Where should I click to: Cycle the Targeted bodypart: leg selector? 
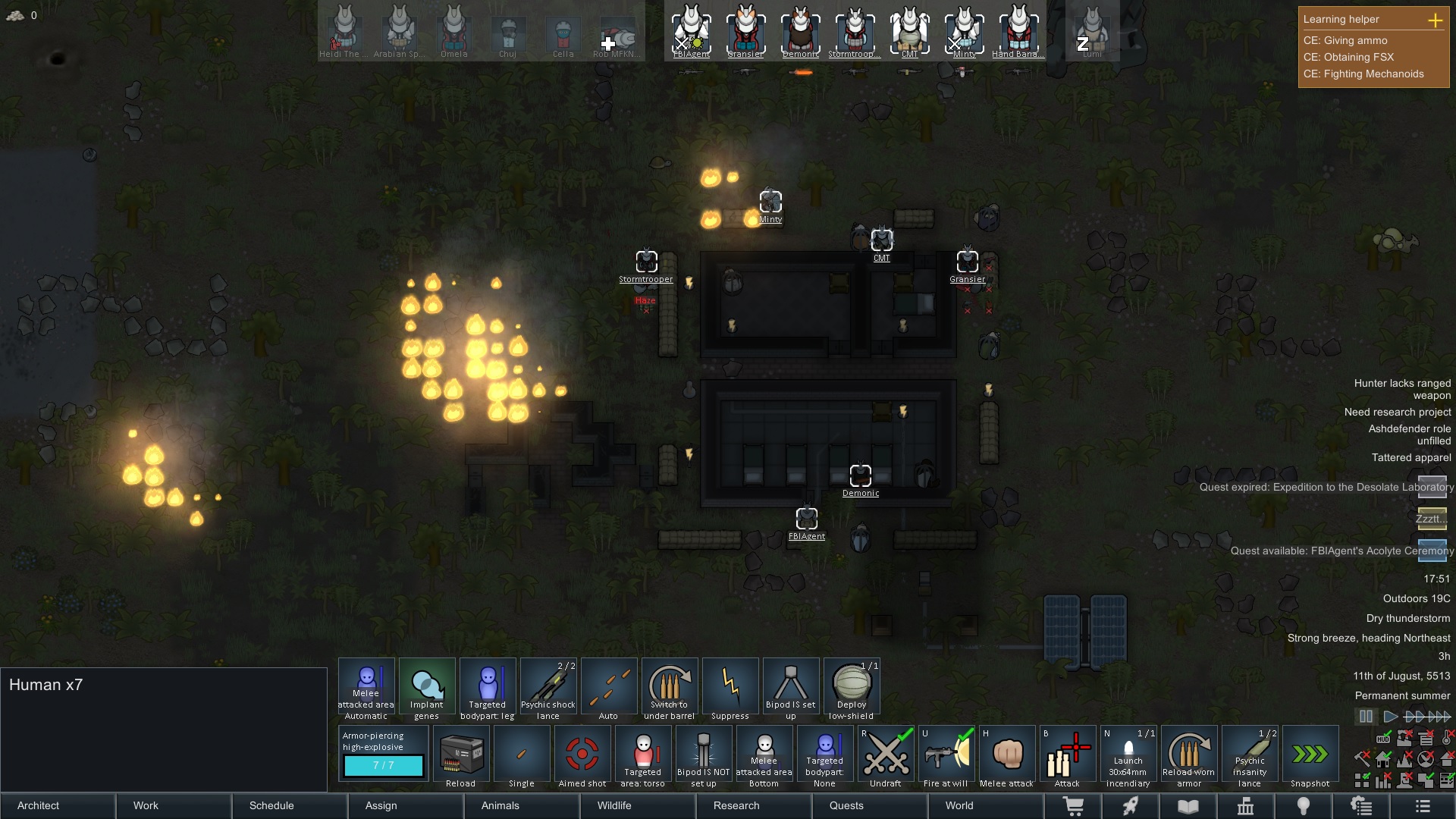click(488, 686)
